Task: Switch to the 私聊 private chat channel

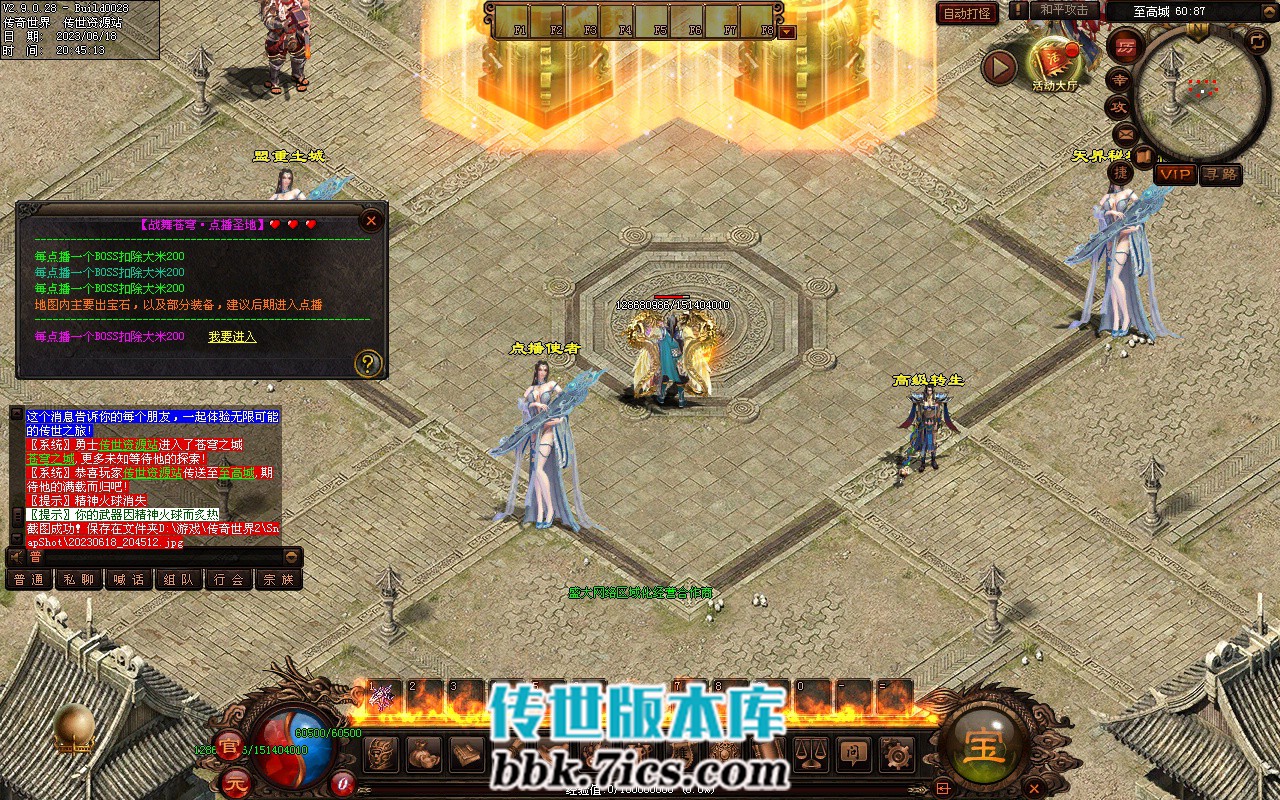Action: [x=79, y=579]
